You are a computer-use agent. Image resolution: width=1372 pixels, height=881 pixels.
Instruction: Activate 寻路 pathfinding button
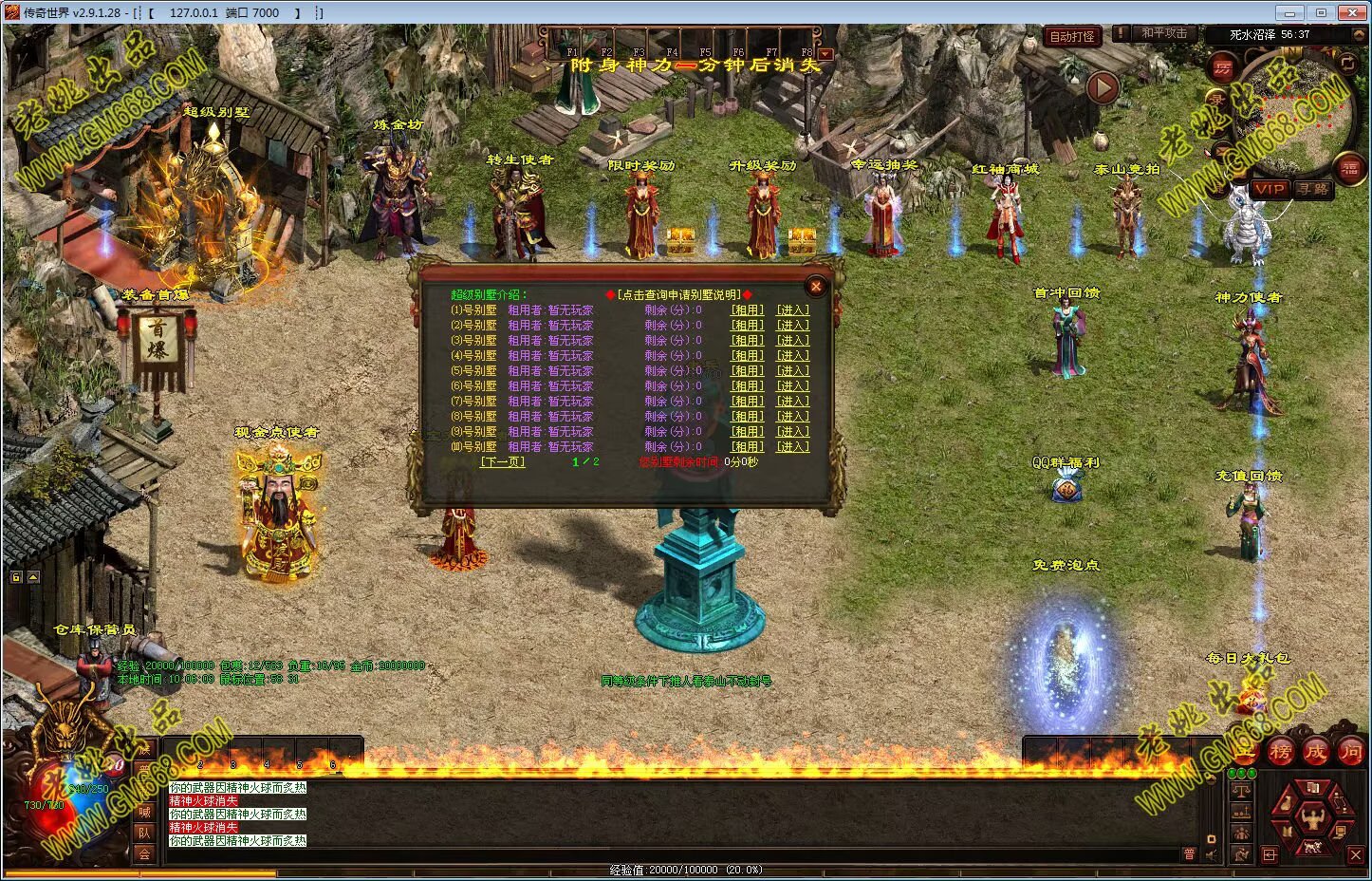click(x=1313, y=189)
